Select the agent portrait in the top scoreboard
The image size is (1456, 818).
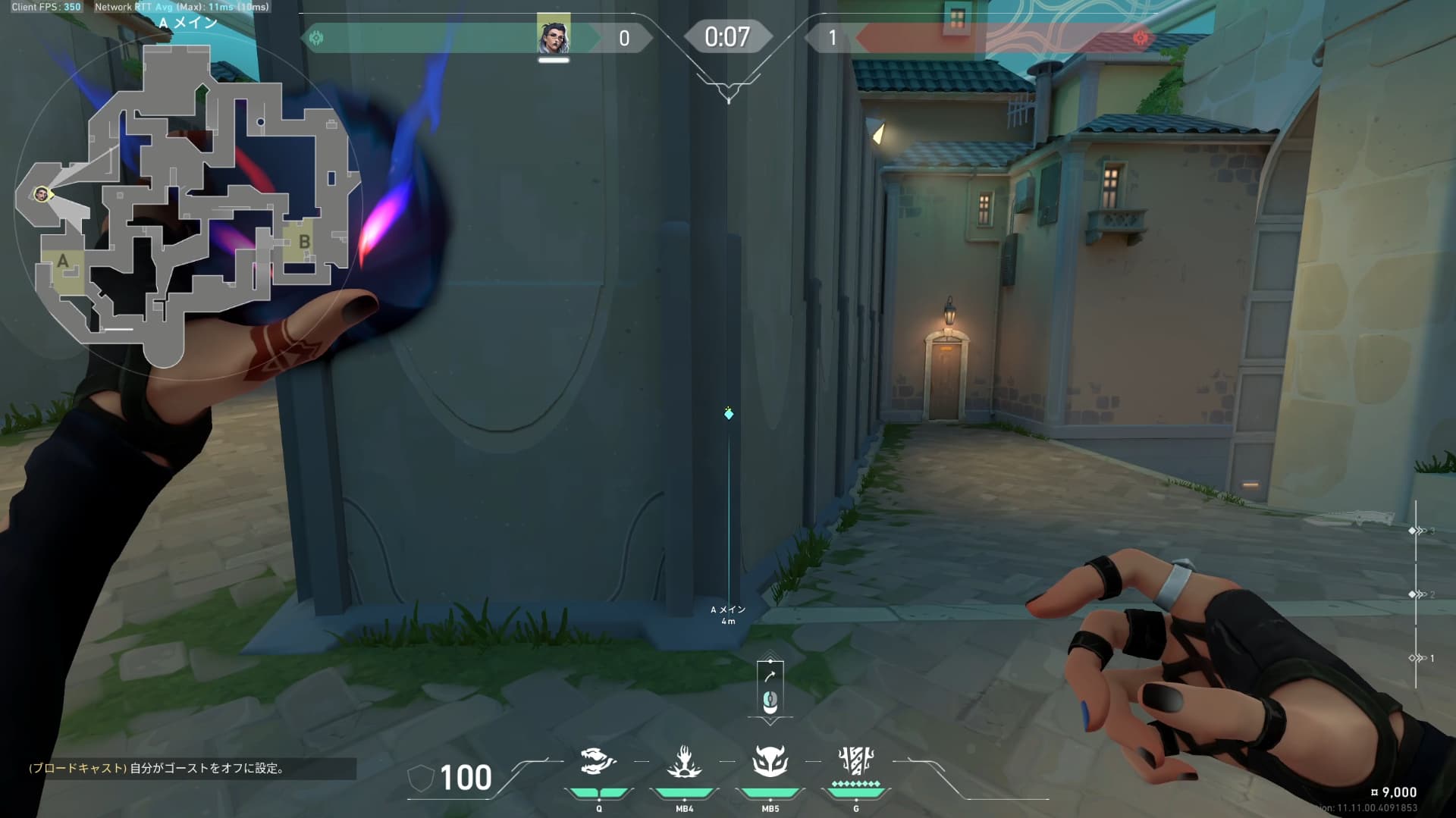pos(554,35)
